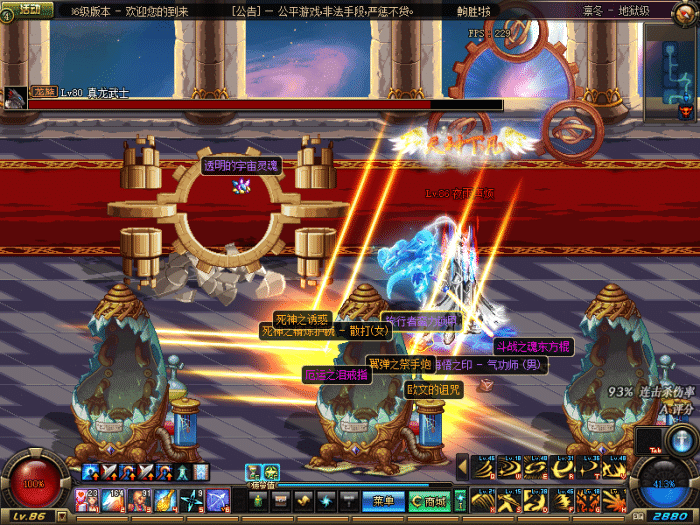Use the shuriken item in quickslot 5
The width and height of the screenshot is (700, 525).
pos(192,498)
